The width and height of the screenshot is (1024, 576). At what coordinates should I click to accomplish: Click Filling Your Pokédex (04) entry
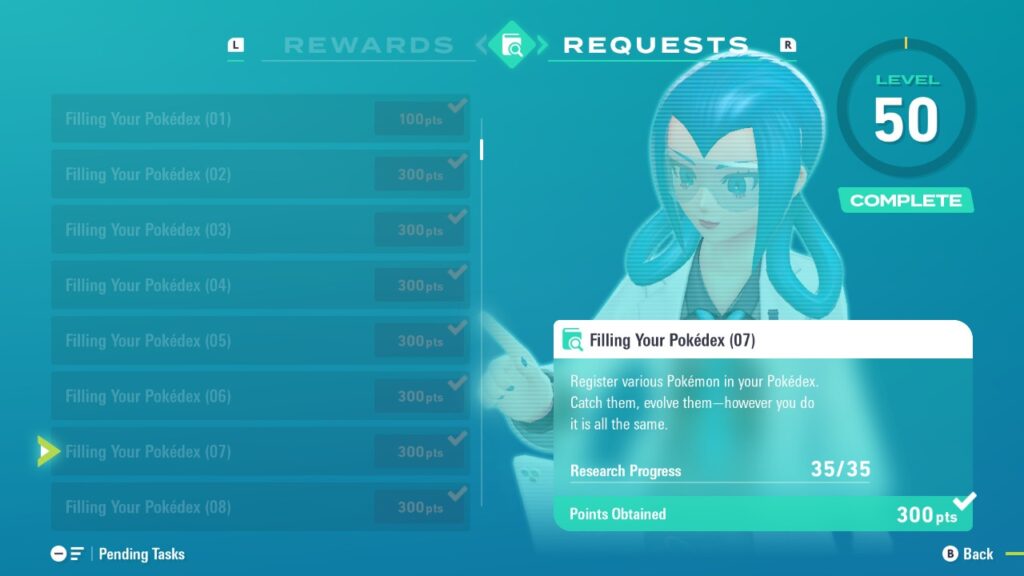pos(260,285)
